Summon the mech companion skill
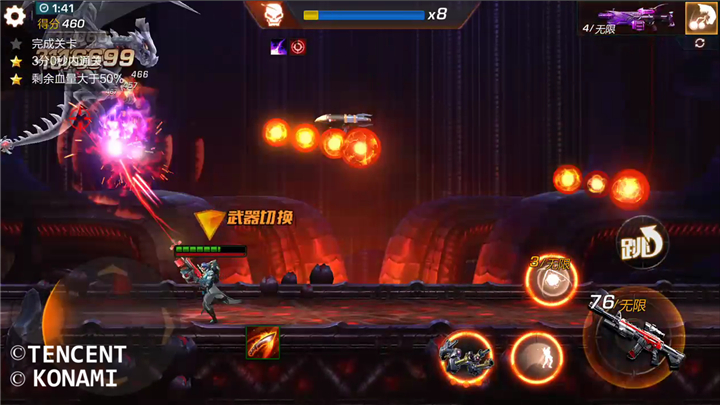The height and width of the screenshot is (405, 720). pyautogui.click(x=465, y=354)
